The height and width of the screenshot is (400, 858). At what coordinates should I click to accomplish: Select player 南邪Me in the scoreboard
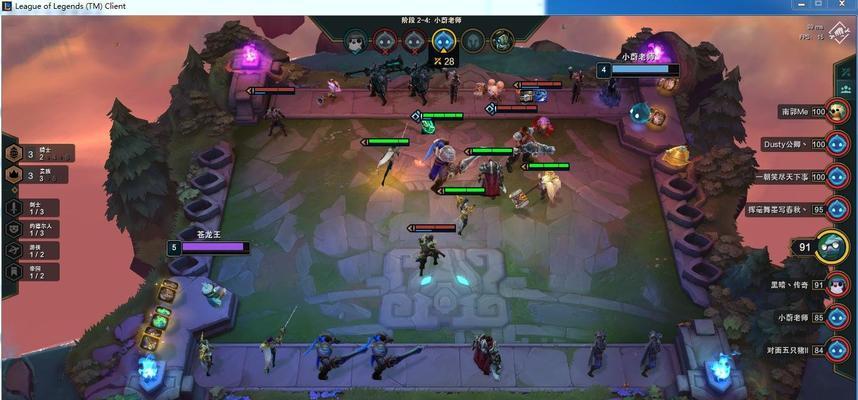pos(837,112)
